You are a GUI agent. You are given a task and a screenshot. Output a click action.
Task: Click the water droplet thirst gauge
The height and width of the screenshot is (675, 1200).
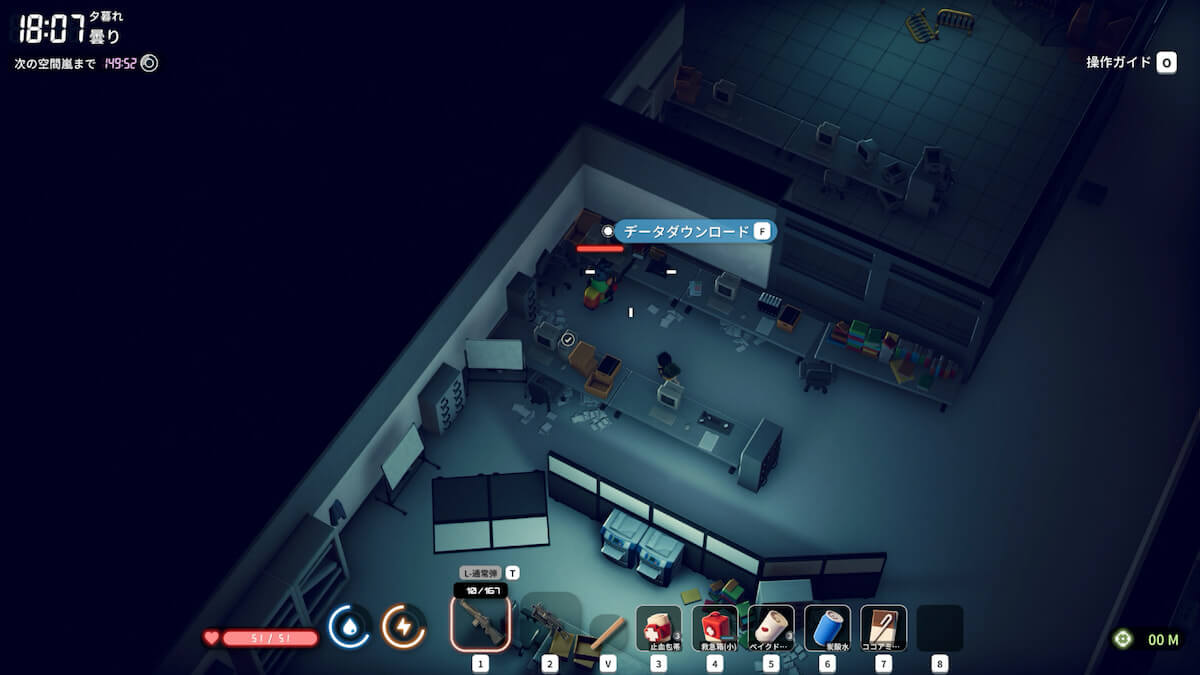click(350, 627)
